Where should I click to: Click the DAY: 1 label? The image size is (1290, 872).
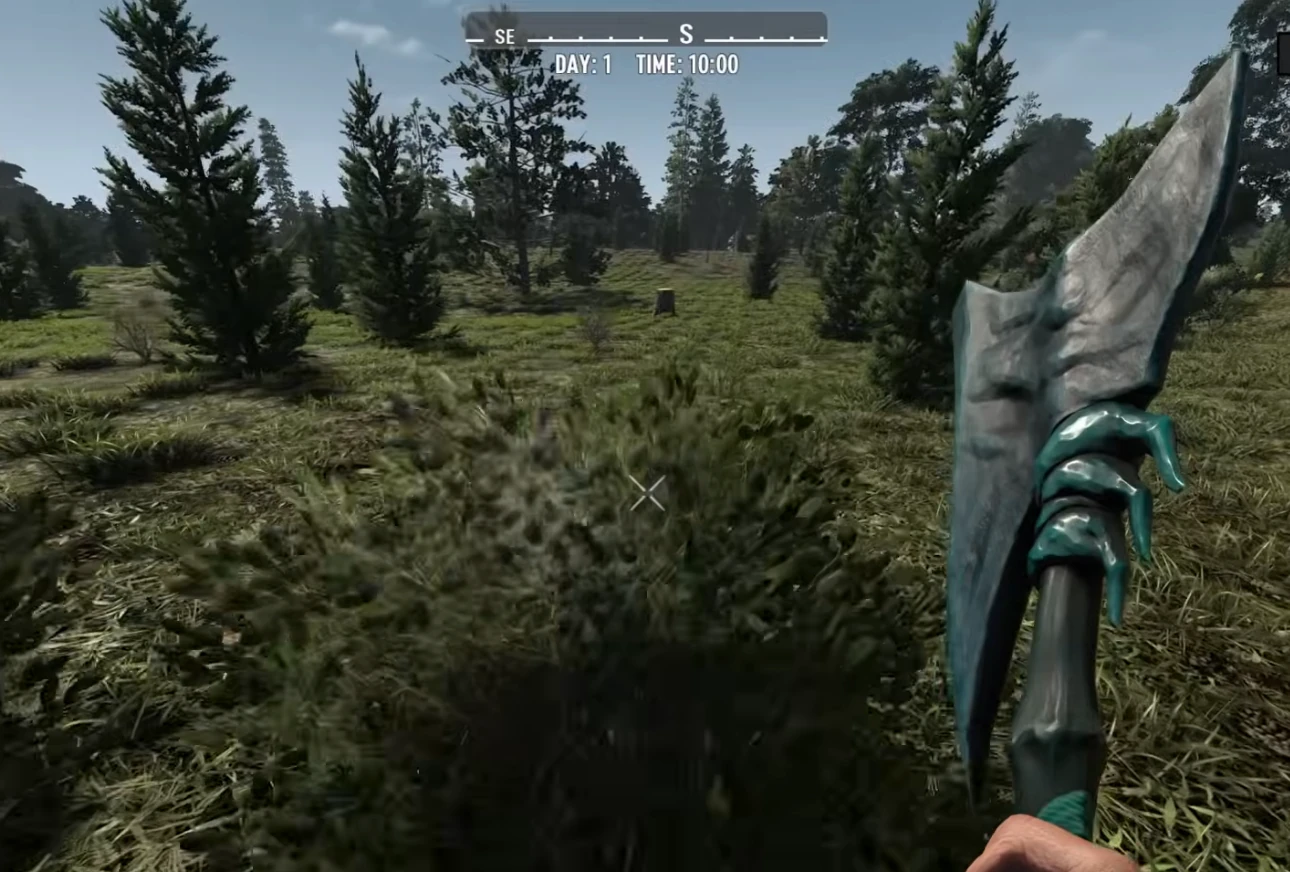point(585,63)
